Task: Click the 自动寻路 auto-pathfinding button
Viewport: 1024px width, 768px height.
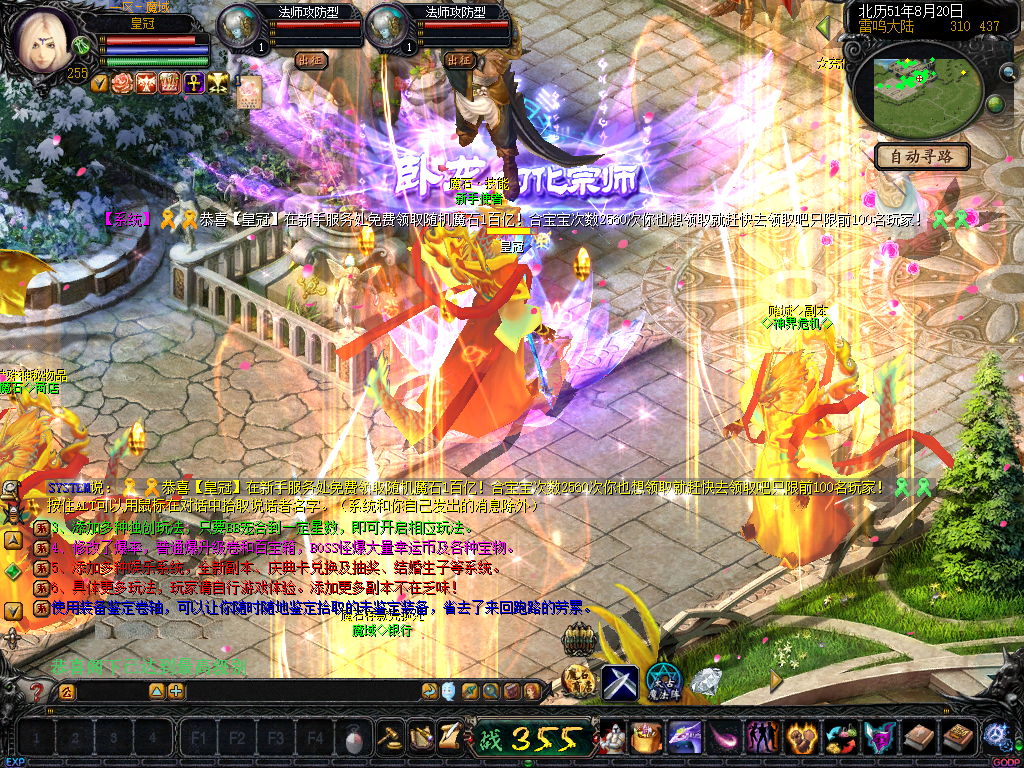Action: [x=921, y=156]
